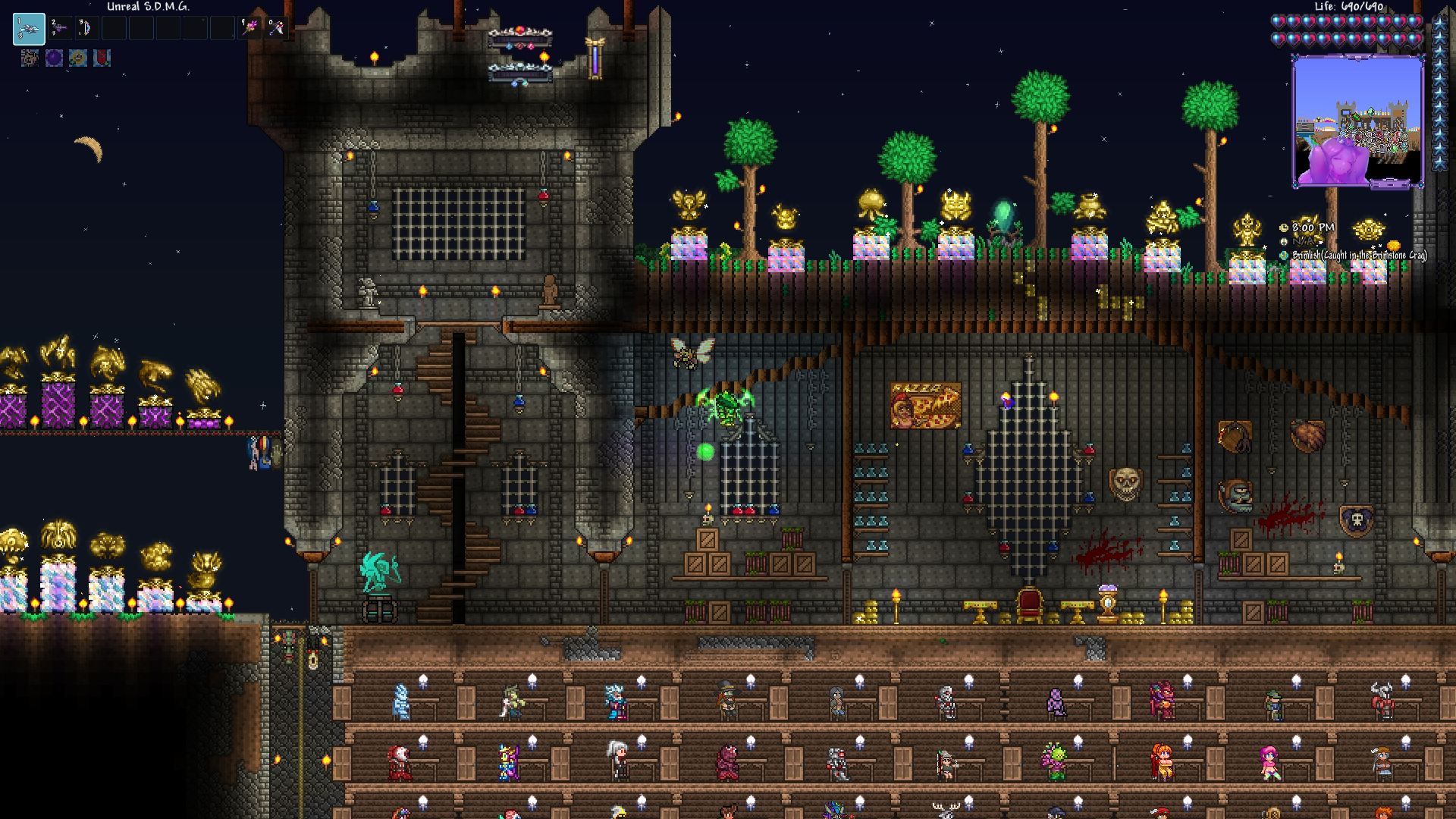Click the fish icon next to Brimlish message
The width and height of the screenshot is (1456, 819).
(x=1283, y=256)
